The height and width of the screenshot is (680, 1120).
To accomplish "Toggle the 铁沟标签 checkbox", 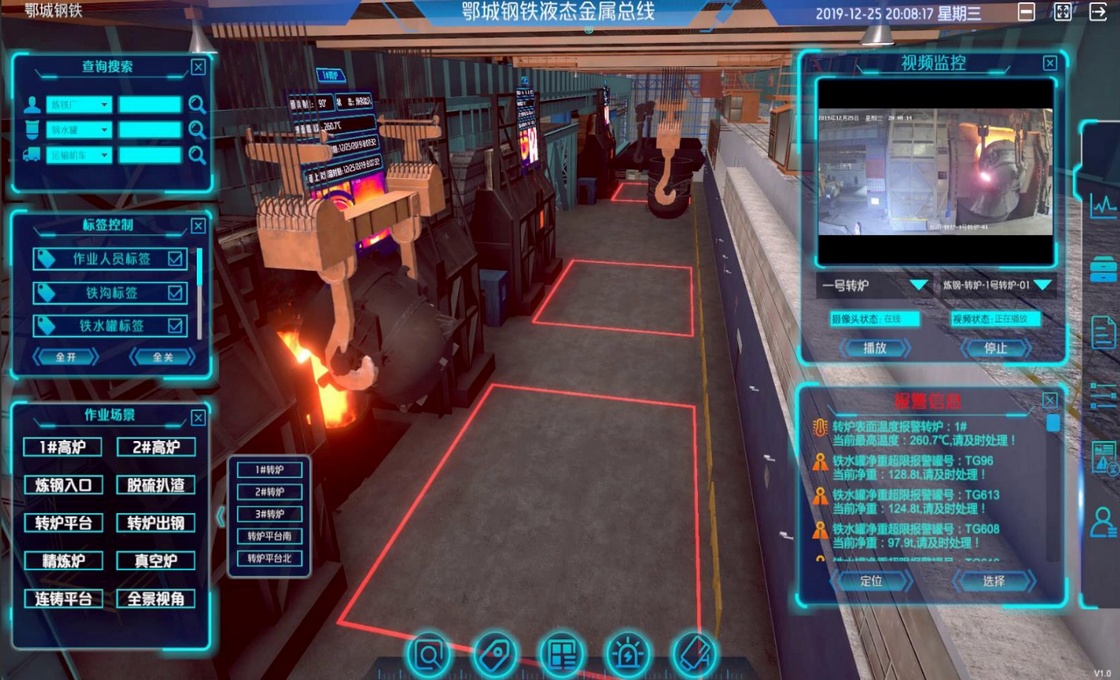I will pyautogui.click(x=176, y=293).
